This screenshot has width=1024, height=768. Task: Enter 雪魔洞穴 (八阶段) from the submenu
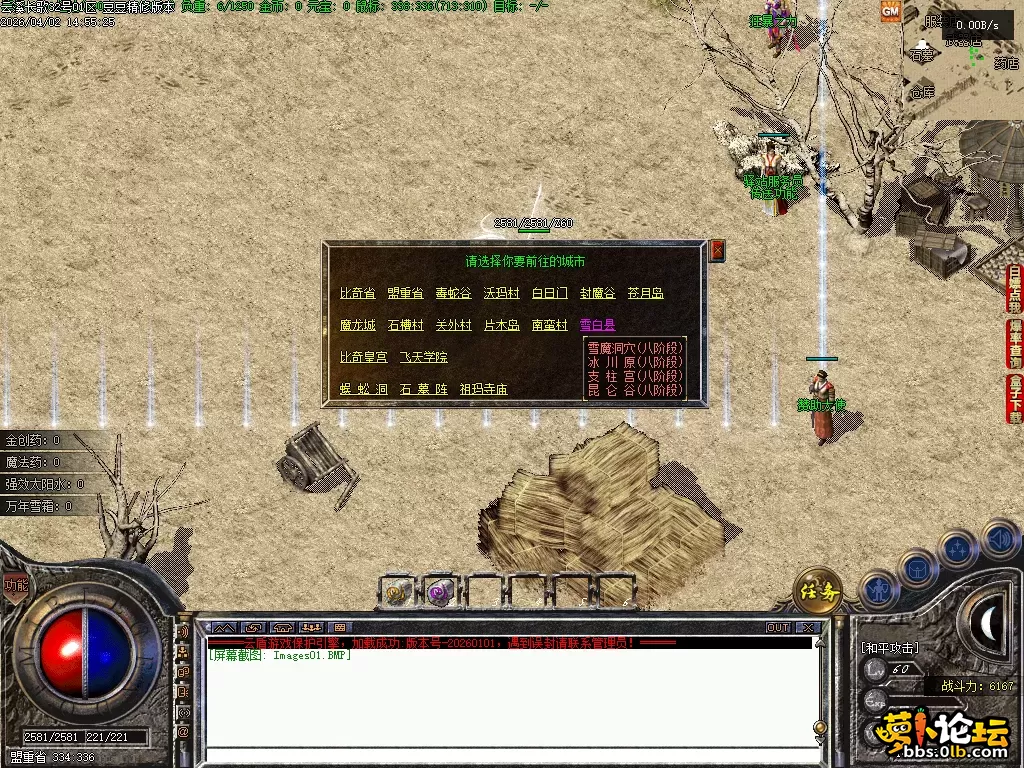click(x=635, y=347)
